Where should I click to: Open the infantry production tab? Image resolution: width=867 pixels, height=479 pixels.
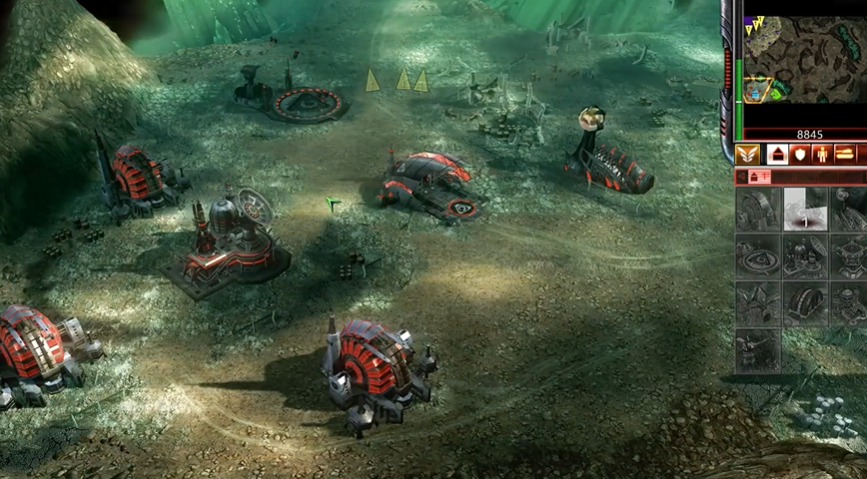(822, 155)
